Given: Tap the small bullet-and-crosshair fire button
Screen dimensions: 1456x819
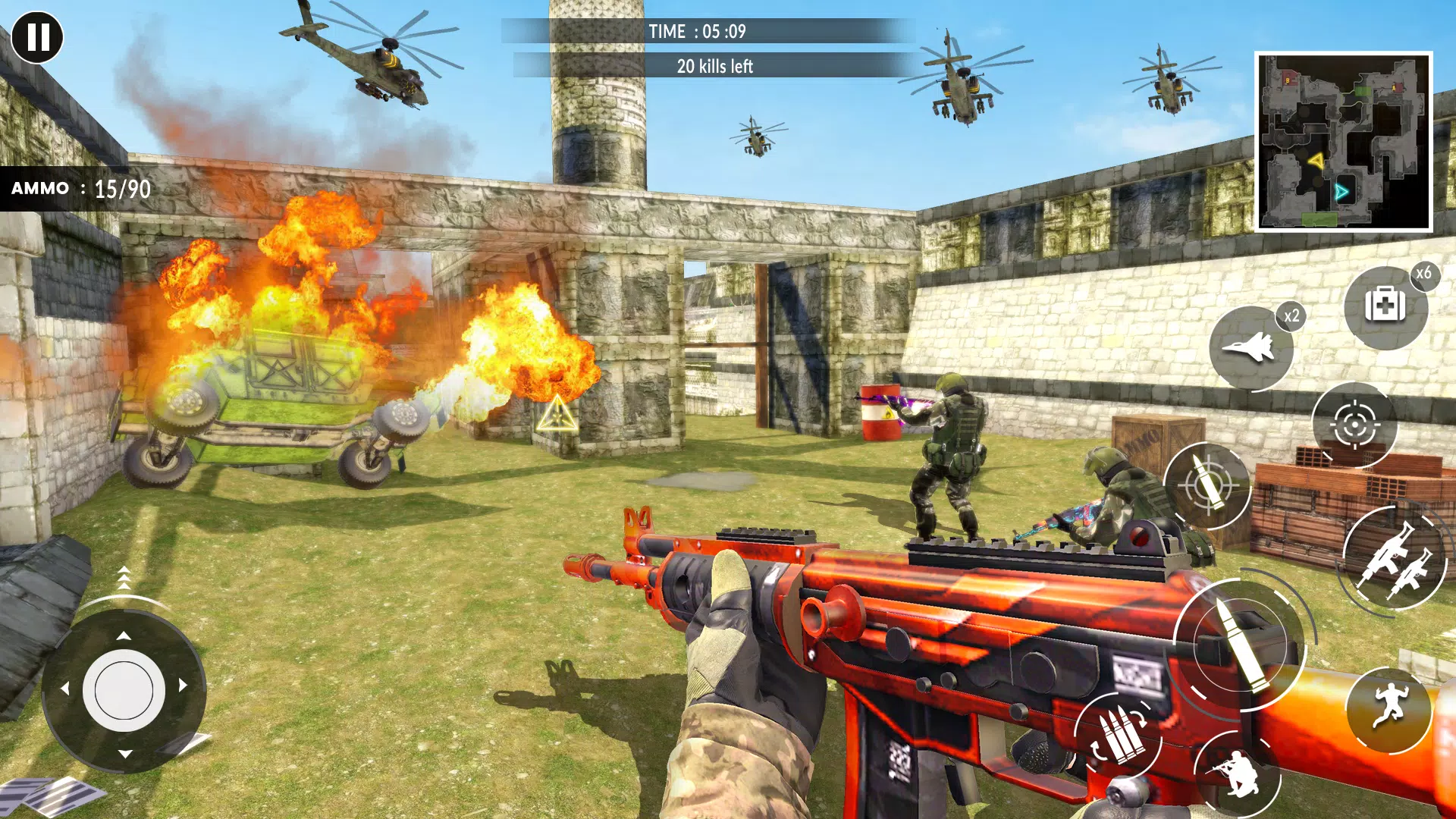Looking at the screenshot, I should 1207,485.
